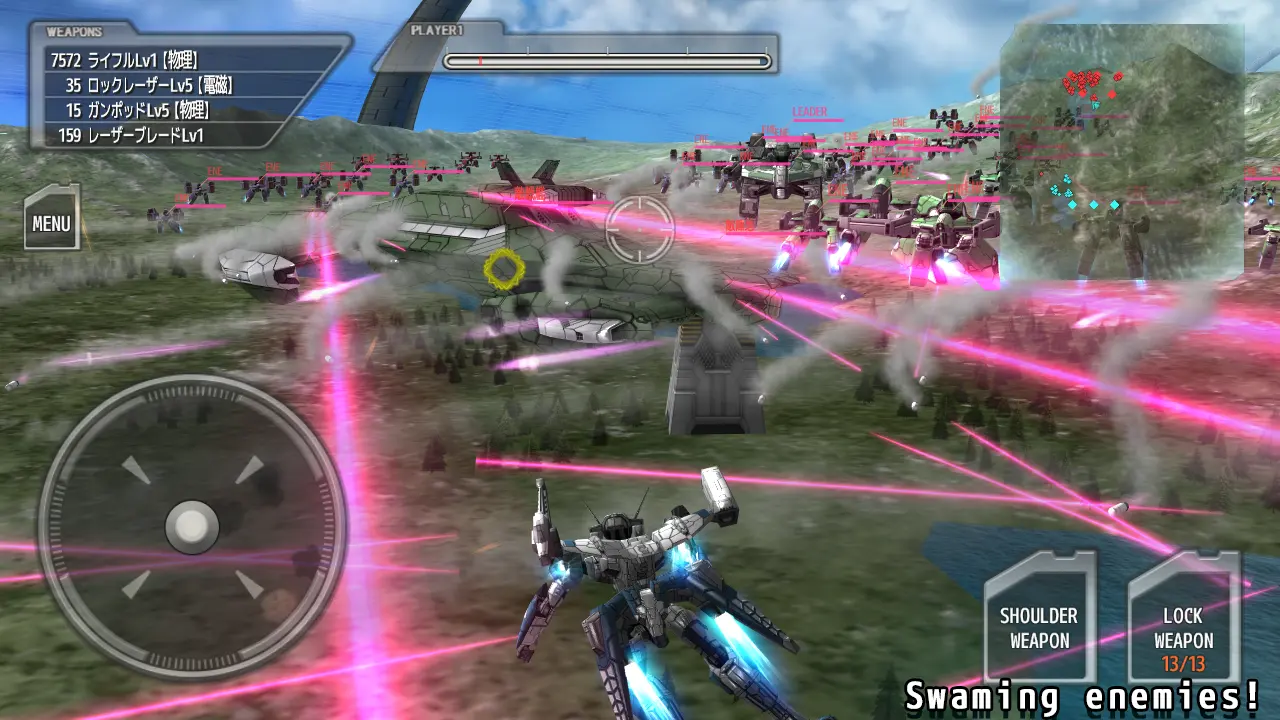Fire the SHOULDER WEAPON
This screenshot has height=720, width=1280.
(x=1039, y=618)
